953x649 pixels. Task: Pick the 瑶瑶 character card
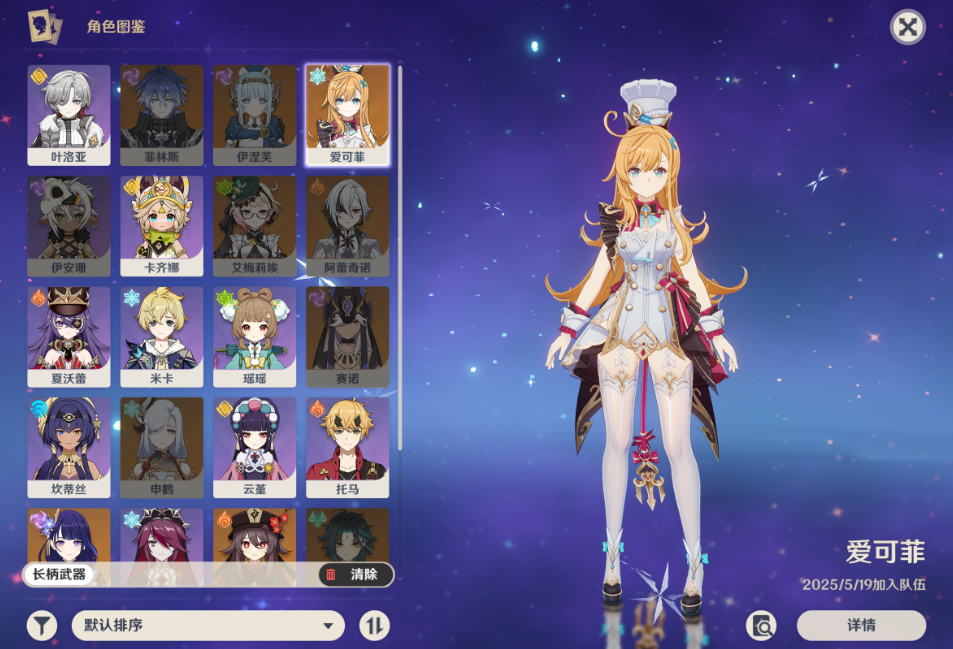coord(254,336)
